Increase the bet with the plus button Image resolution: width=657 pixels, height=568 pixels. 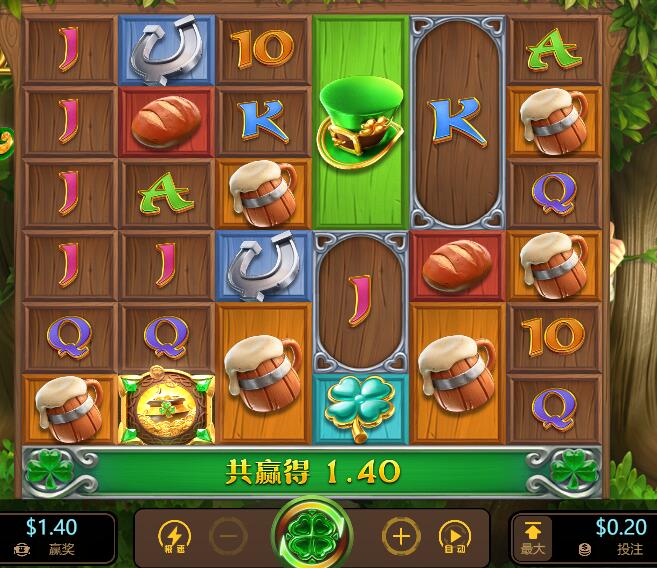click(401, 537)
